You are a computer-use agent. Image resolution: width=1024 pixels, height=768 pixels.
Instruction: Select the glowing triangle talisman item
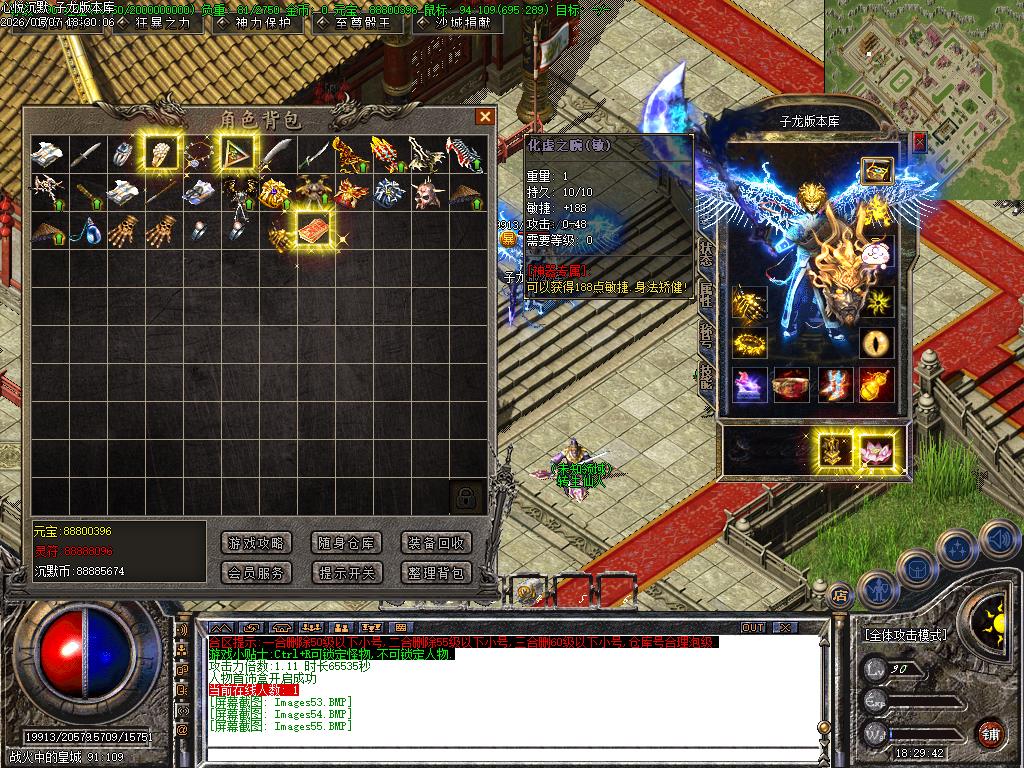[237, 153]
